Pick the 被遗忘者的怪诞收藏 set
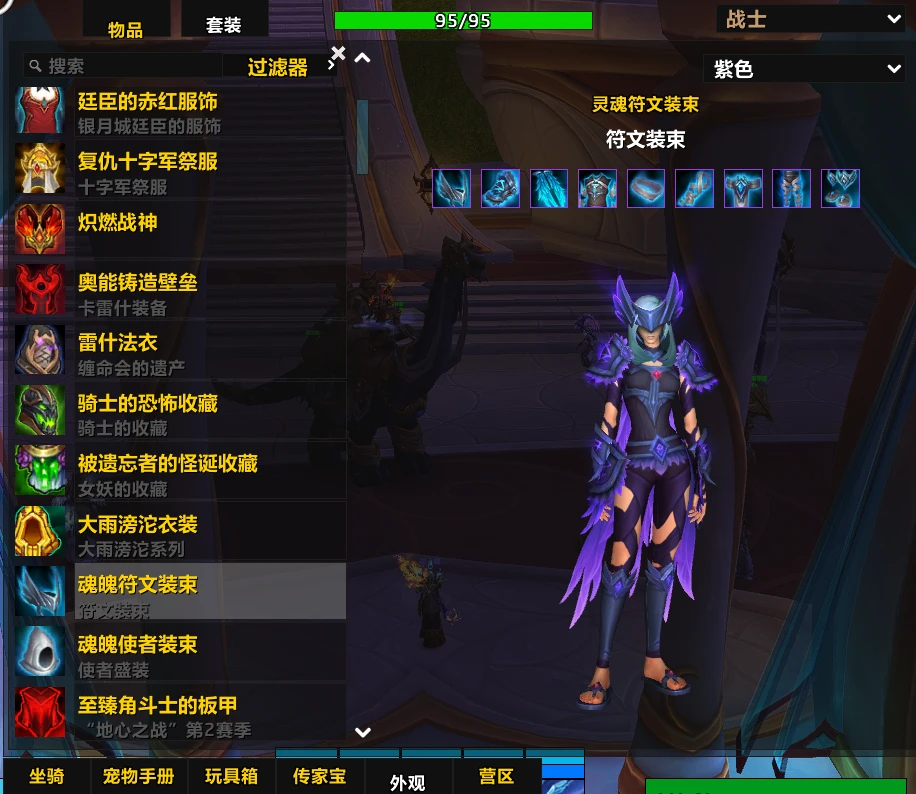 tap(180, 473)
